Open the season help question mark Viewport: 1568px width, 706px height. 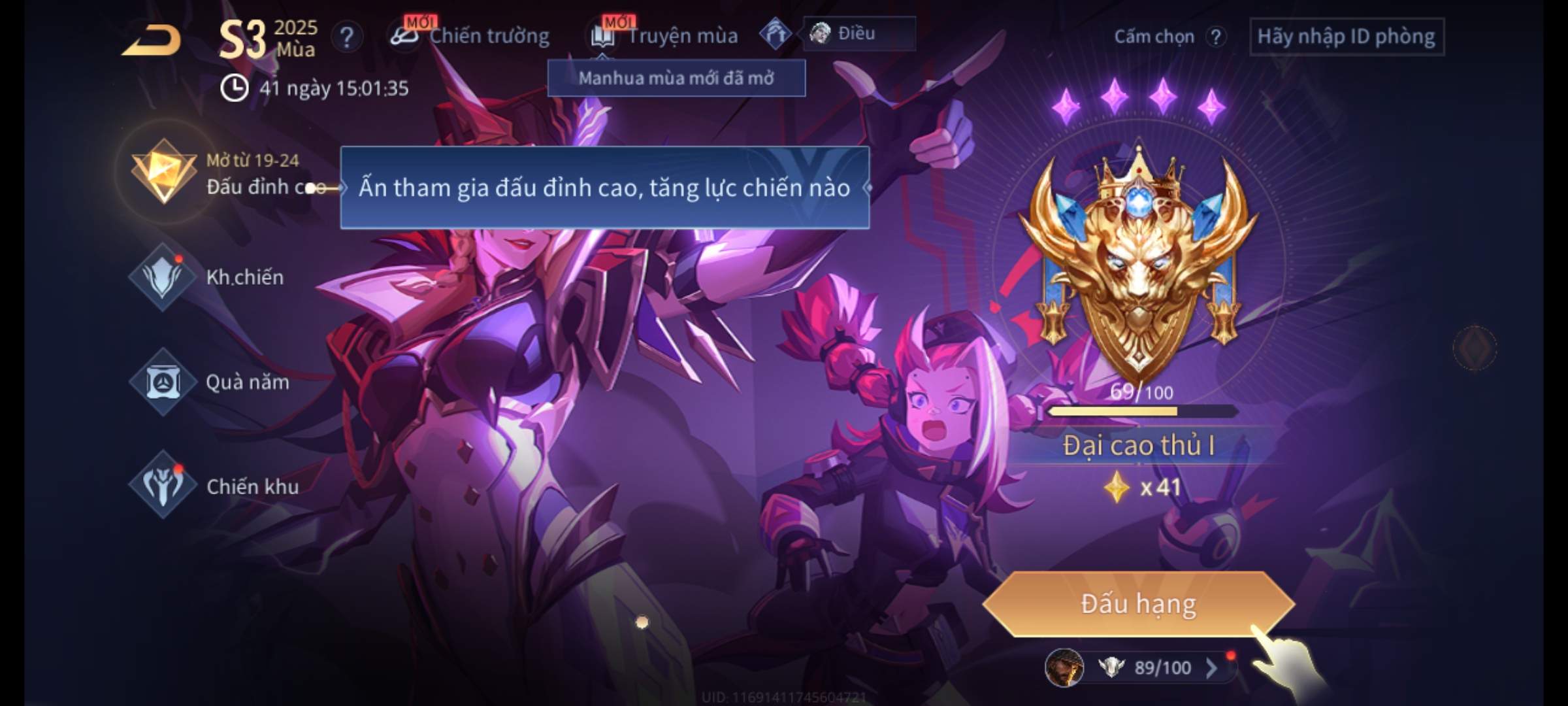[x=346, y=37]
